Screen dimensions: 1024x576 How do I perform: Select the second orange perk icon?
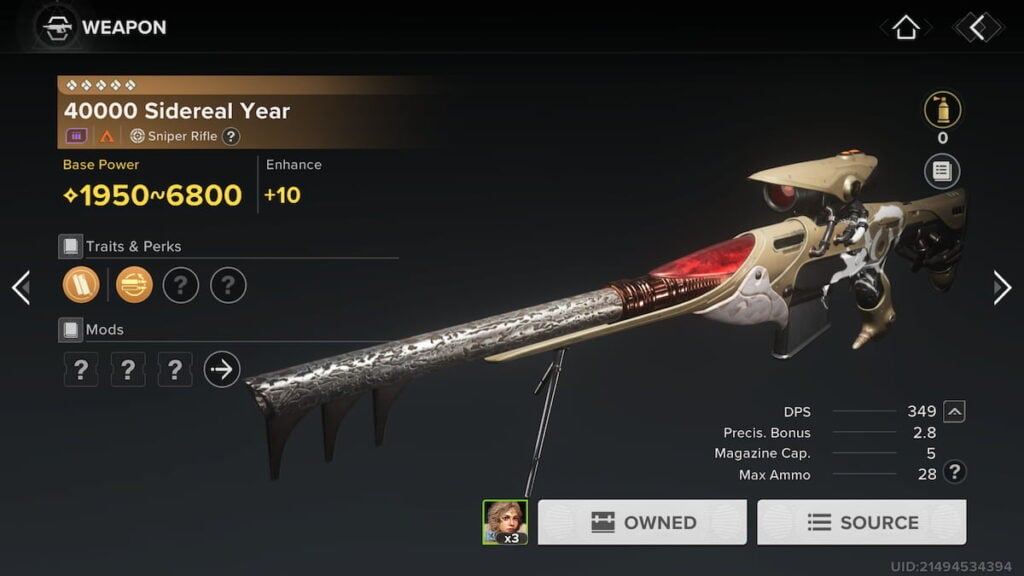coord(134,285)
